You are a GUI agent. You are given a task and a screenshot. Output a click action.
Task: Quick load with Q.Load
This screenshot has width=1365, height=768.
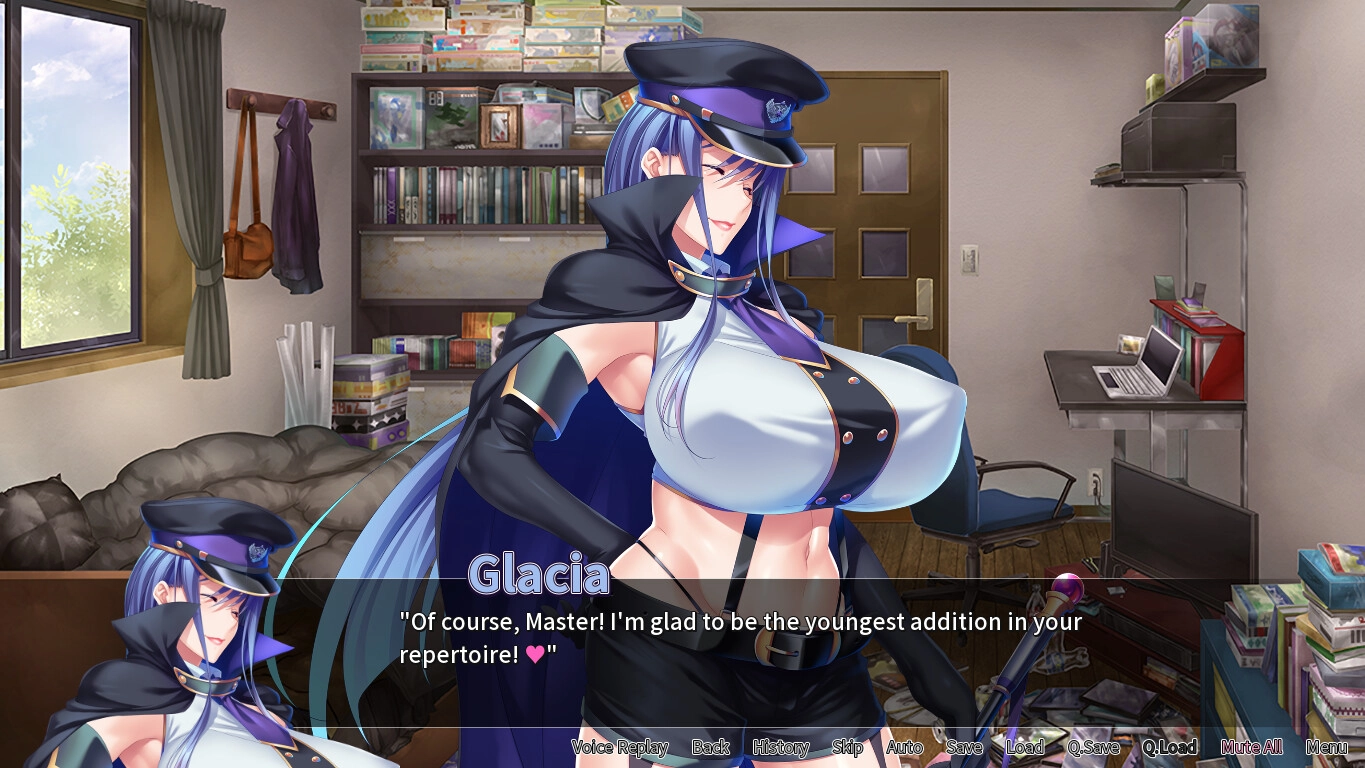click(1169, 747)
